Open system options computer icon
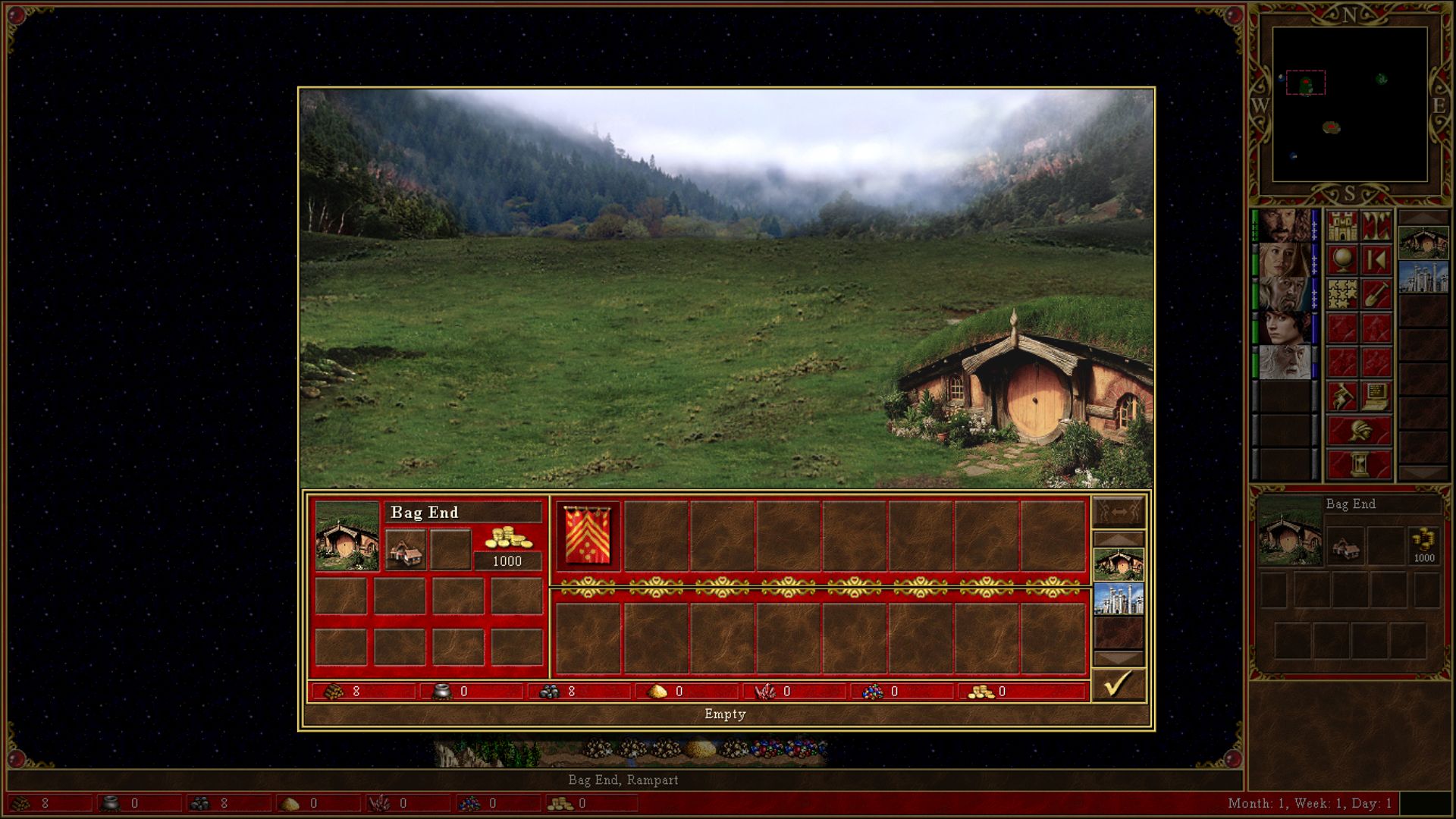Image resolution: width=1456 pixels, height=819 pixels. 1376,396
